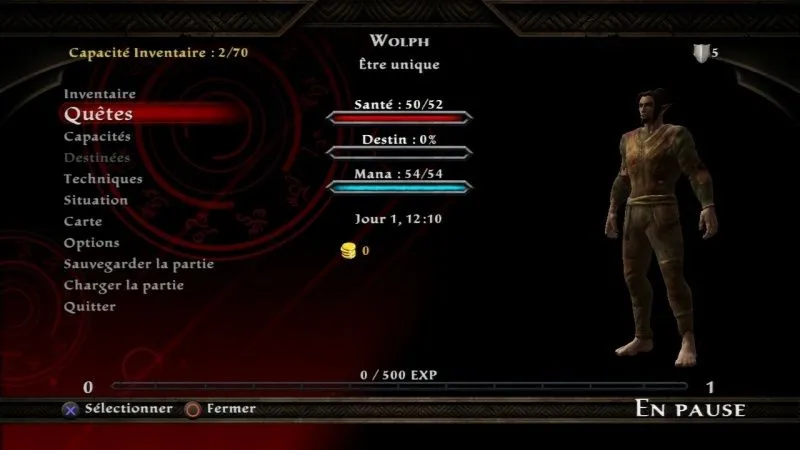Open the Inventaire menu entry

point(100,94)
